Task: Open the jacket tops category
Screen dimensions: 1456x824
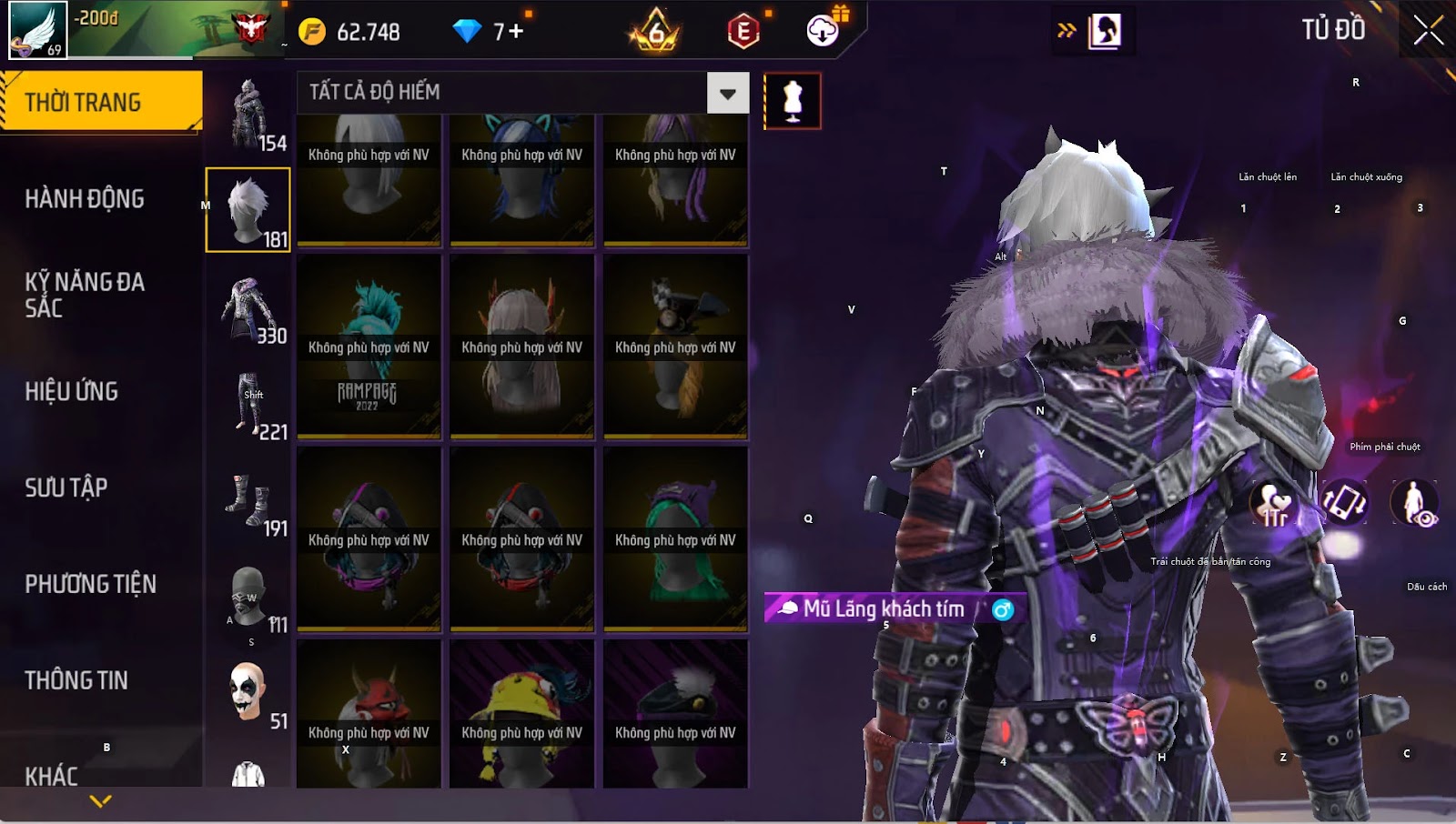Action: click(248, 308)
